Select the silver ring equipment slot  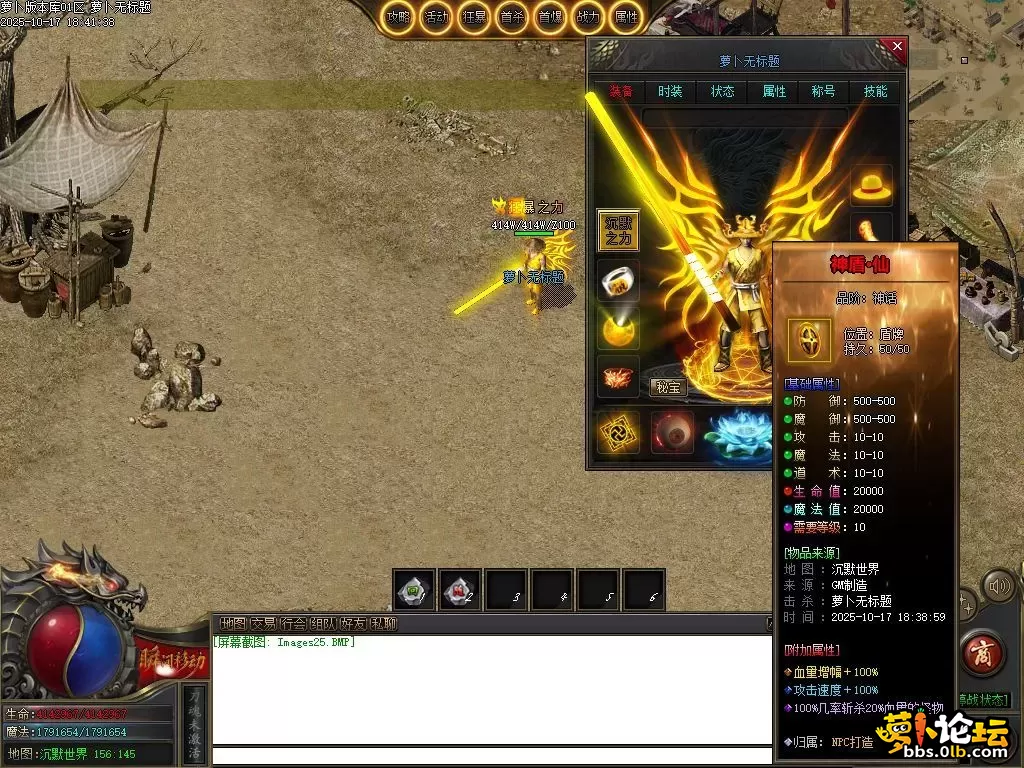pyautogui.click(x=618, y=280)
